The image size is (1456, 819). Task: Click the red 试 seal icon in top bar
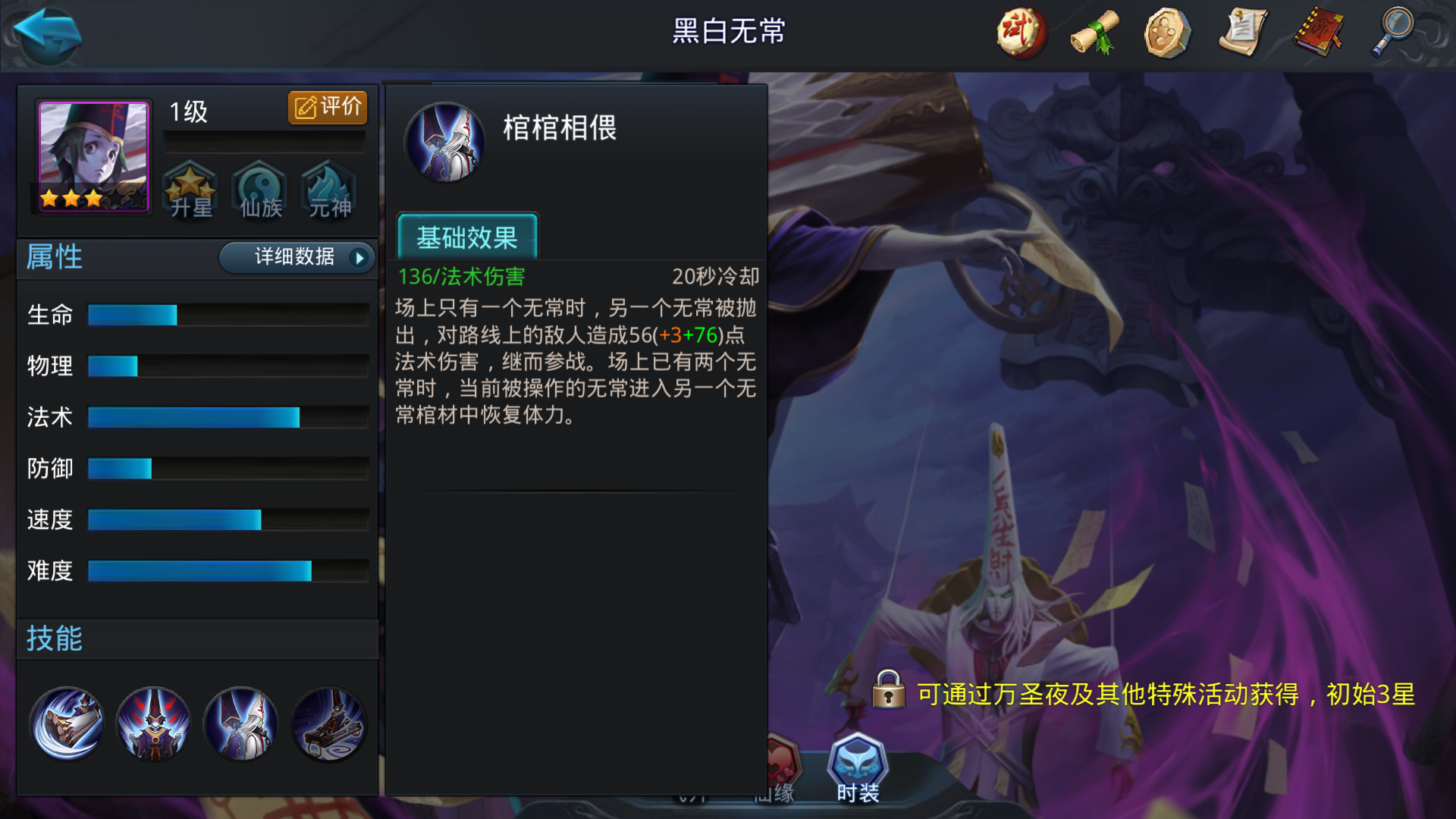coord(1020,32)
